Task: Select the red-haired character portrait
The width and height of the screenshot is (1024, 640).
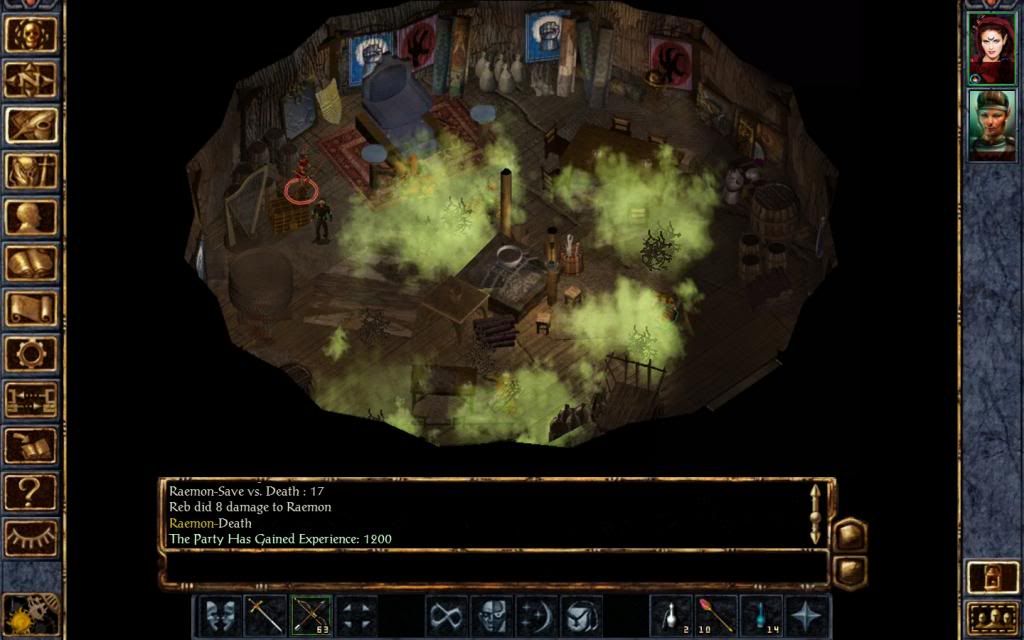Action: pyautogui.click(x=991, y=48)
